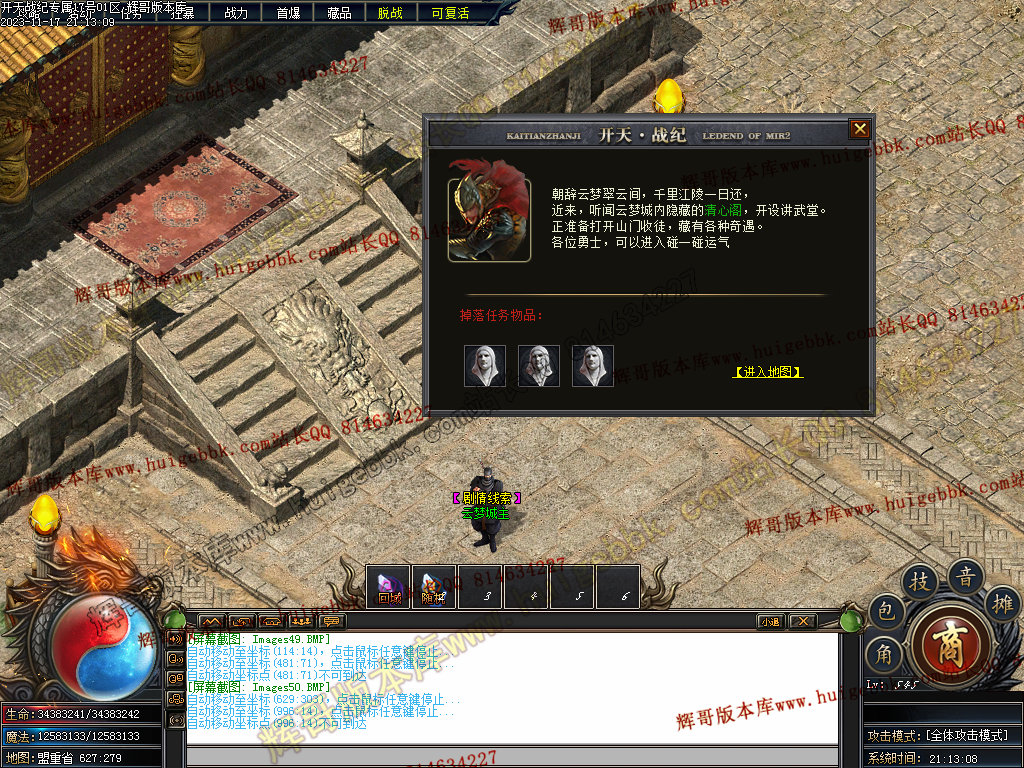
Task: Open the 音 sound settings
Action: (x=966, y=576)
